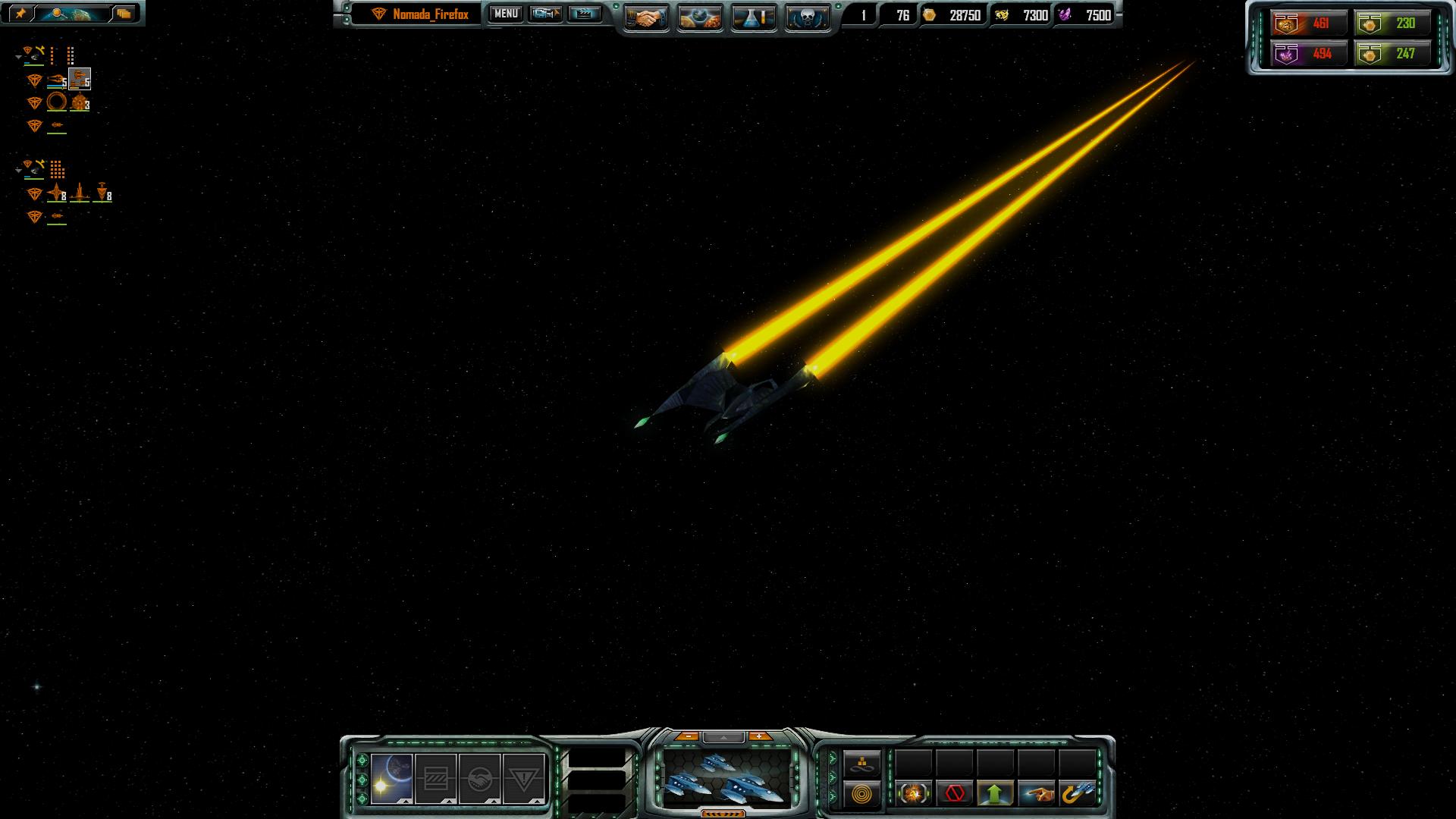The width and height of the screenshot is (1456, 819).
Task: Open the planets overview button in top bar
Action: pyautogui.click(x=699, y=17)
